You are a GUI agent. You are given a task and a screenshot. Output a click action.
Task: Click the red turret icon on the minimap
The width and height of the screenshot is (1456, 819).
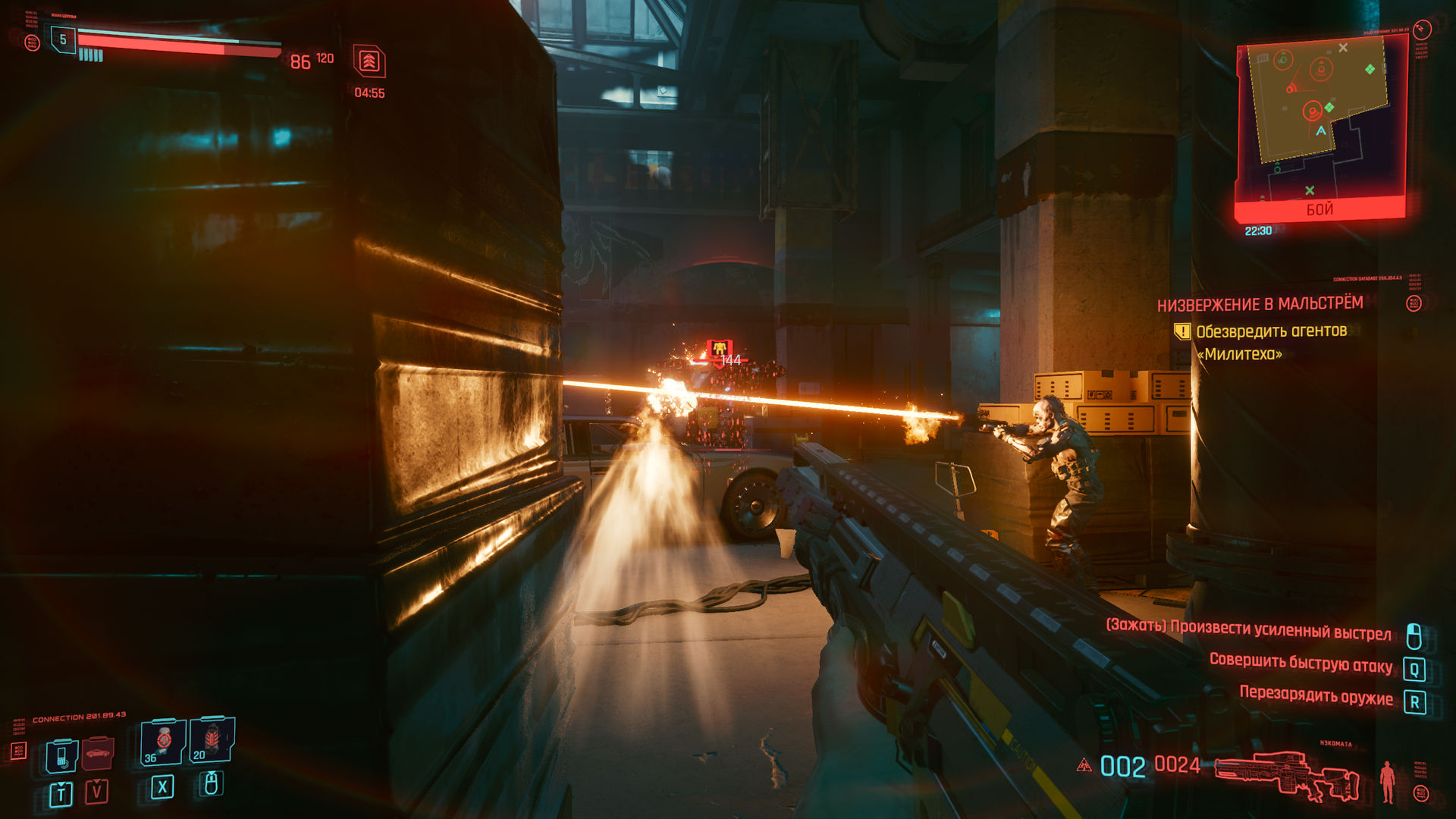[1289, 88]
